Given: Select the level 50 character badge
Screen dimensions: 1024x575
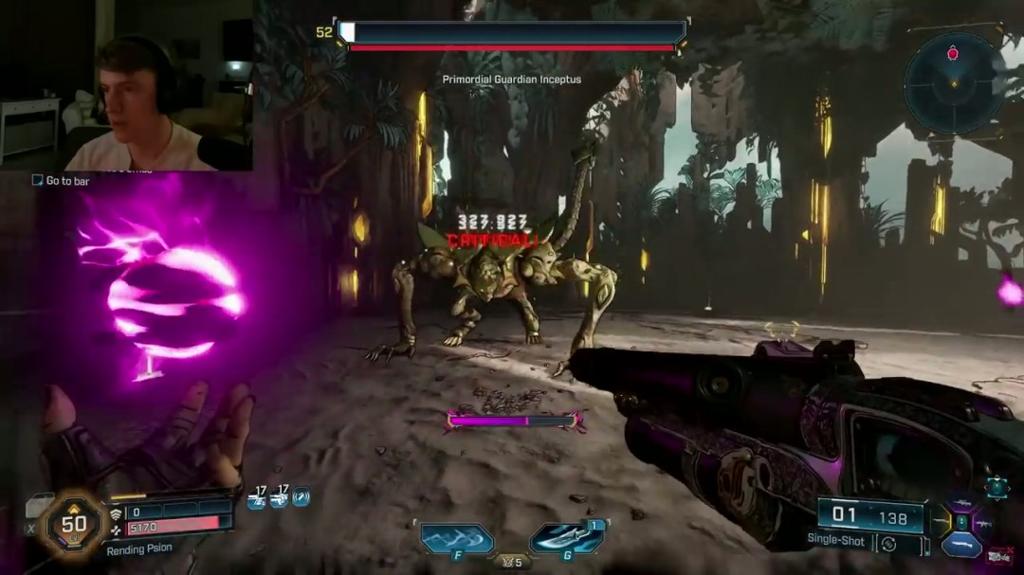Looking at the screenshot, I should (74, 523).
